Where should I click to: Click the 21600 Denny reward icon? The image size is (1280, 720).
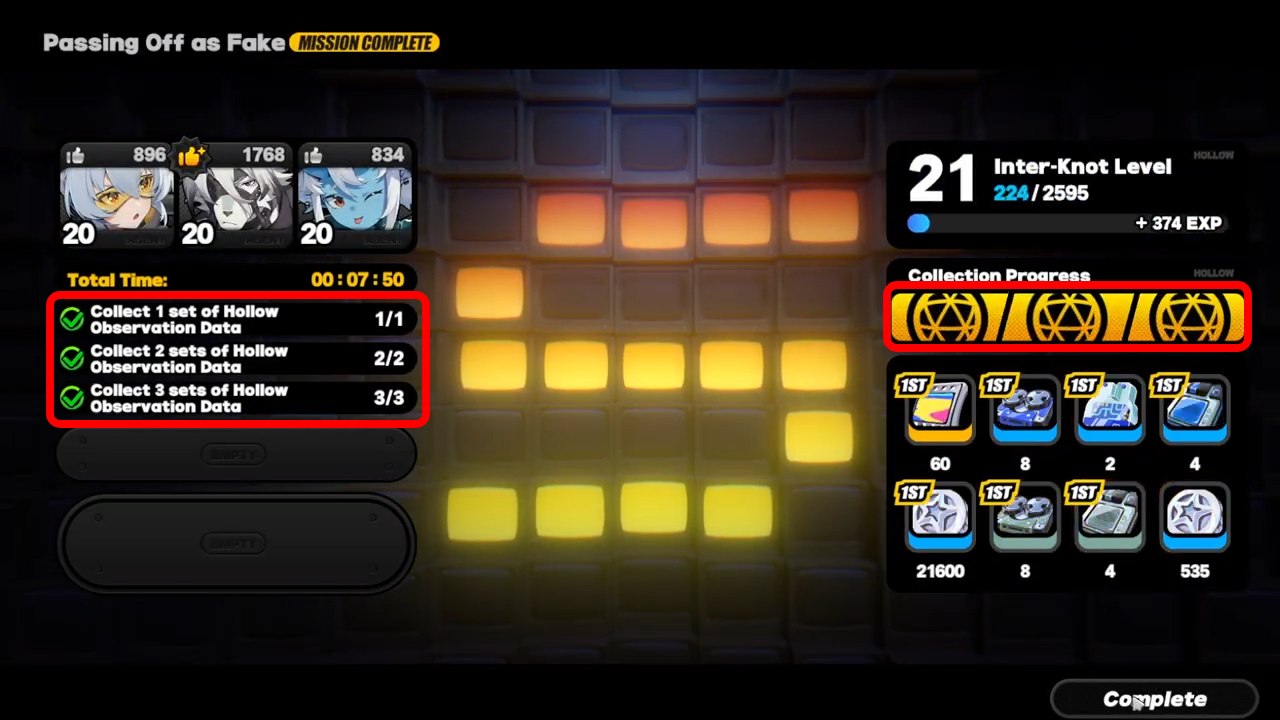point(938,518)
